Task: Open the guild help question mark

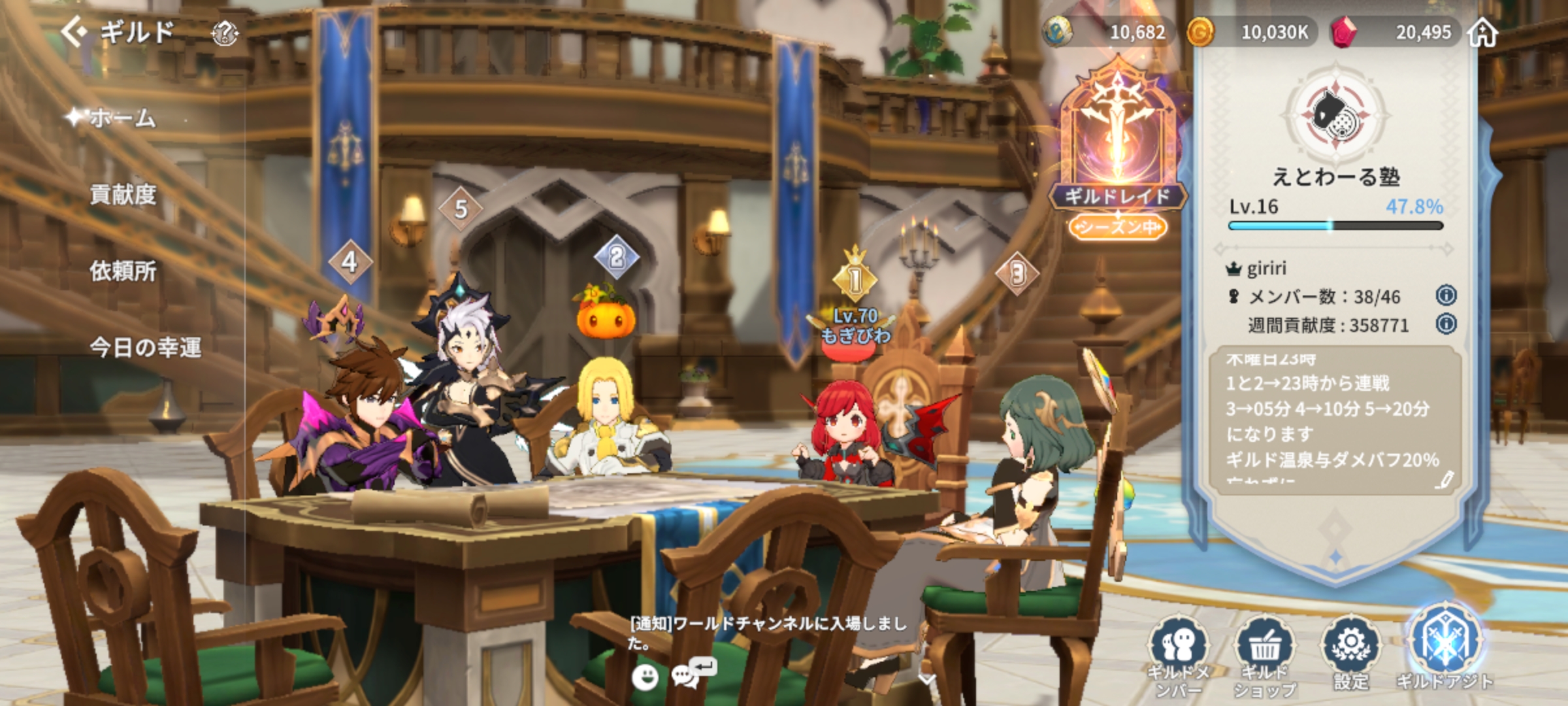Action: click(225, 33)
